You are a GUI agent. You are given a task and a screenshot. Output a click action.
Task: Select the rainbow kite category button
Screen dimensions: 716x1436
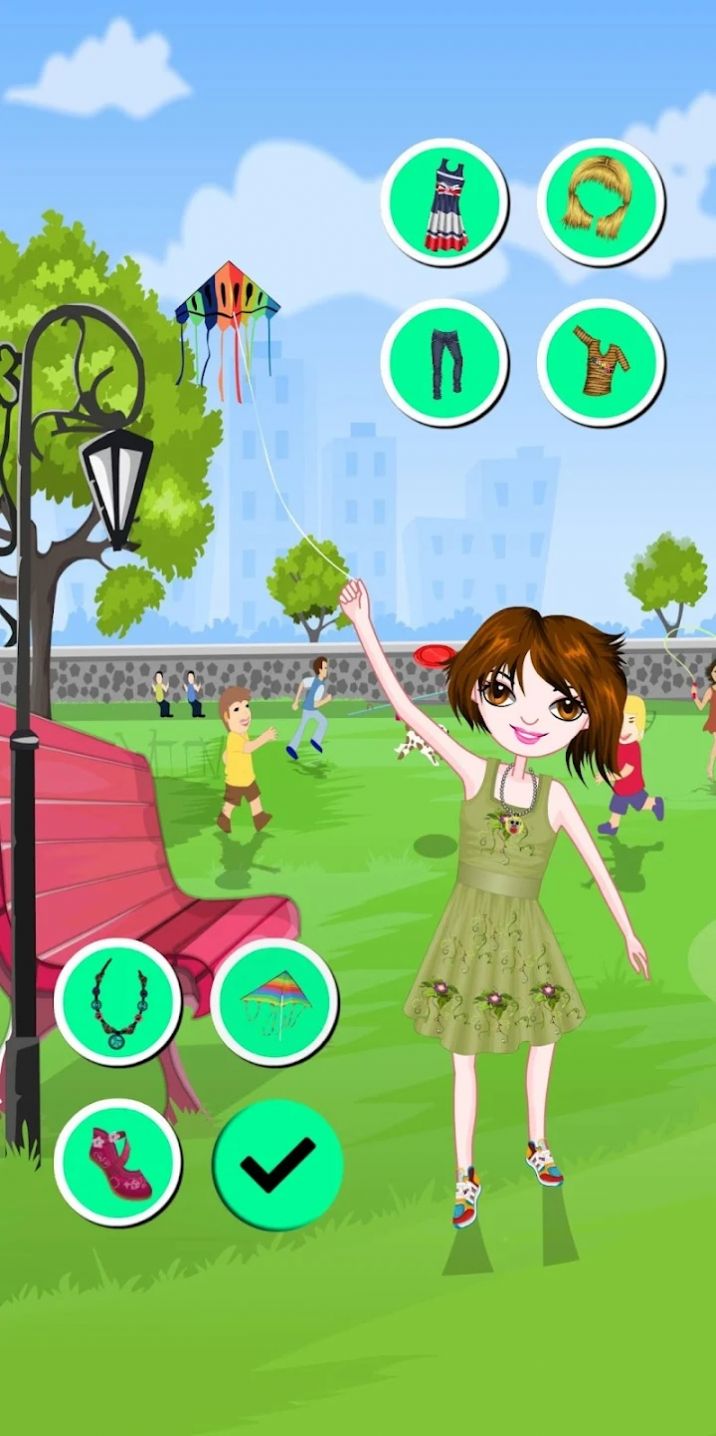tap(274, 1001)
